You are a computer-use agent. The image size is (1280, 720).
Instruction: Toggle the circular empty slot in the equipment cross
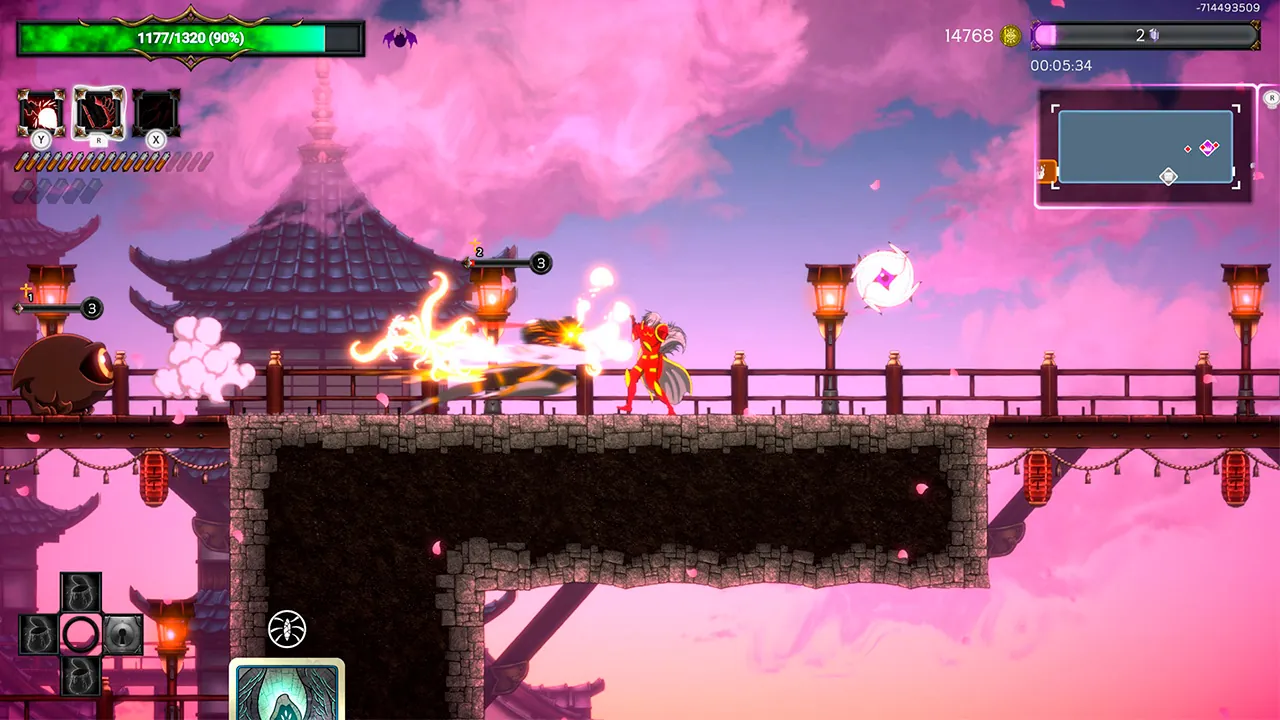point(82,633)
